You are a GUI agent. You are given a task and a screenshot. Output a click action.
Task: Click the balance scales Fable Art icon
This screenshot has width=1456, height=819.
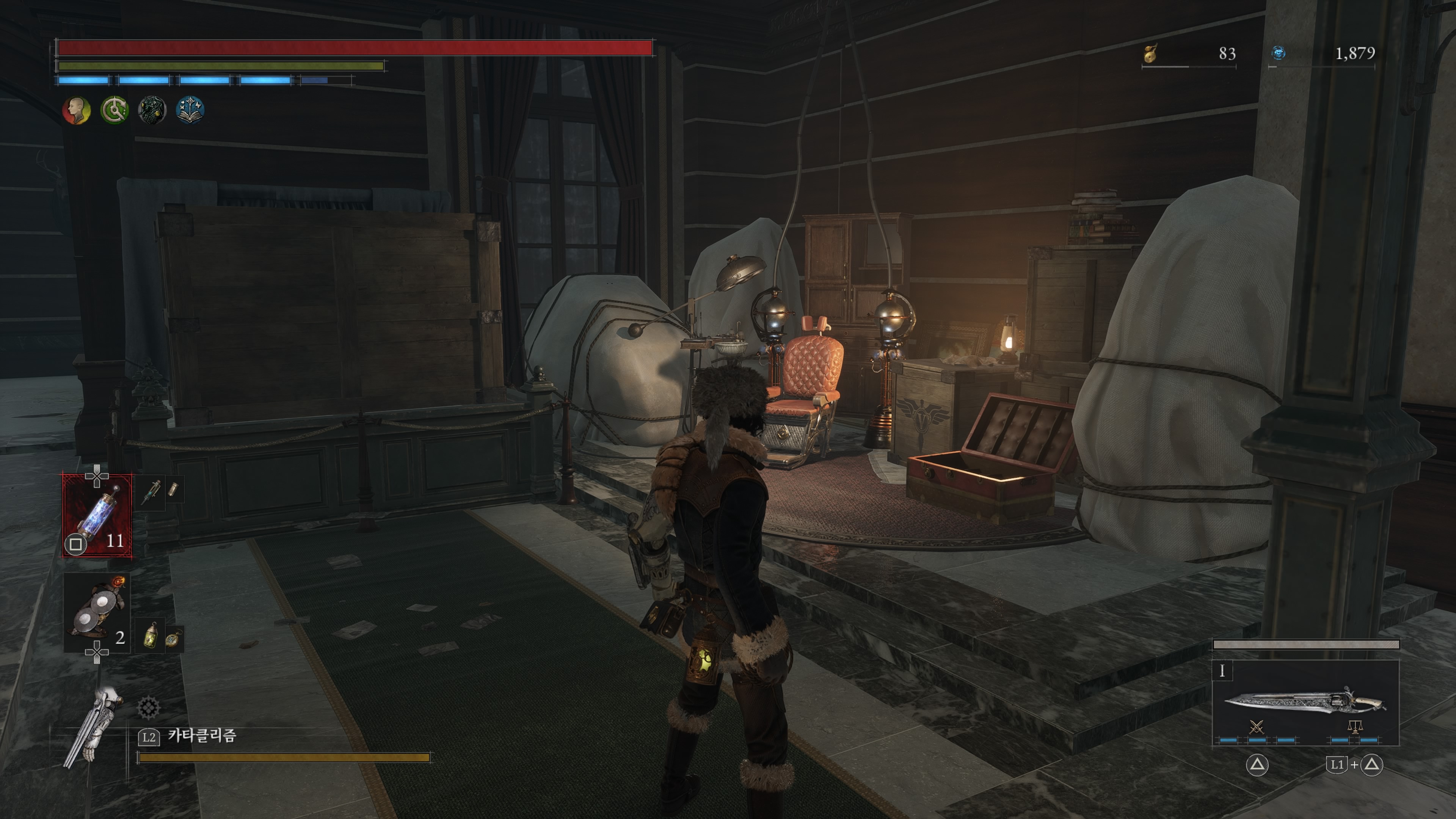(1354, 726)
